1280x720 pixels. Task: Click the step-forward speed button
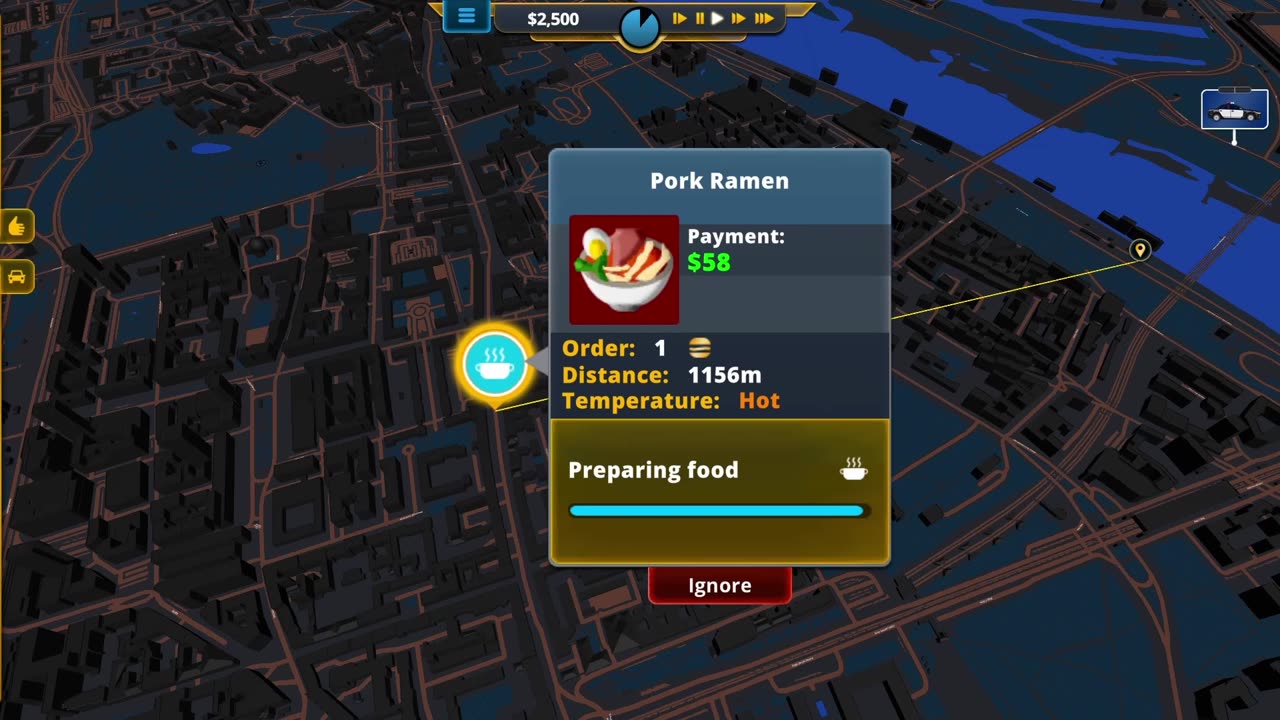click(680, 18)
